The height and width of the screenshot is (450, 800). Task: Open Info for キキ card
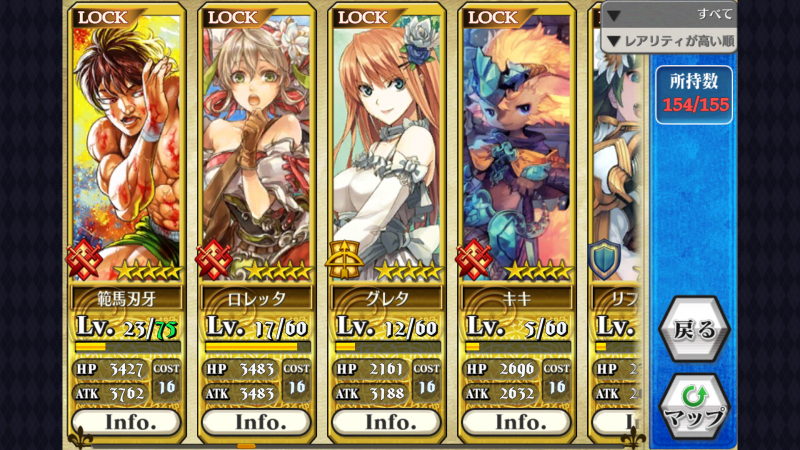click(517, 421)
